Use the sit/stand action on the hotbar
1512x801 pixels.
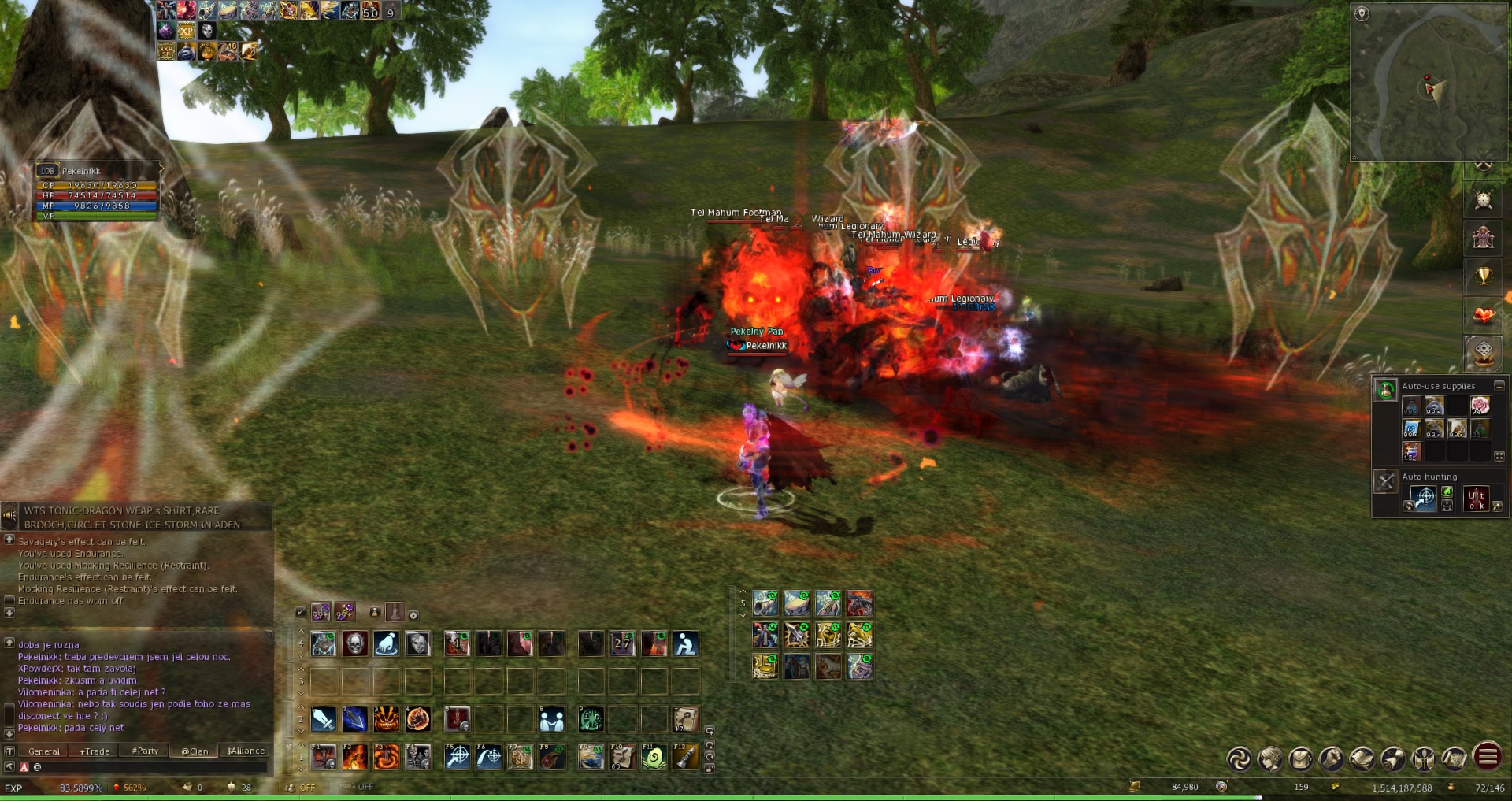[x=685, y=643]
